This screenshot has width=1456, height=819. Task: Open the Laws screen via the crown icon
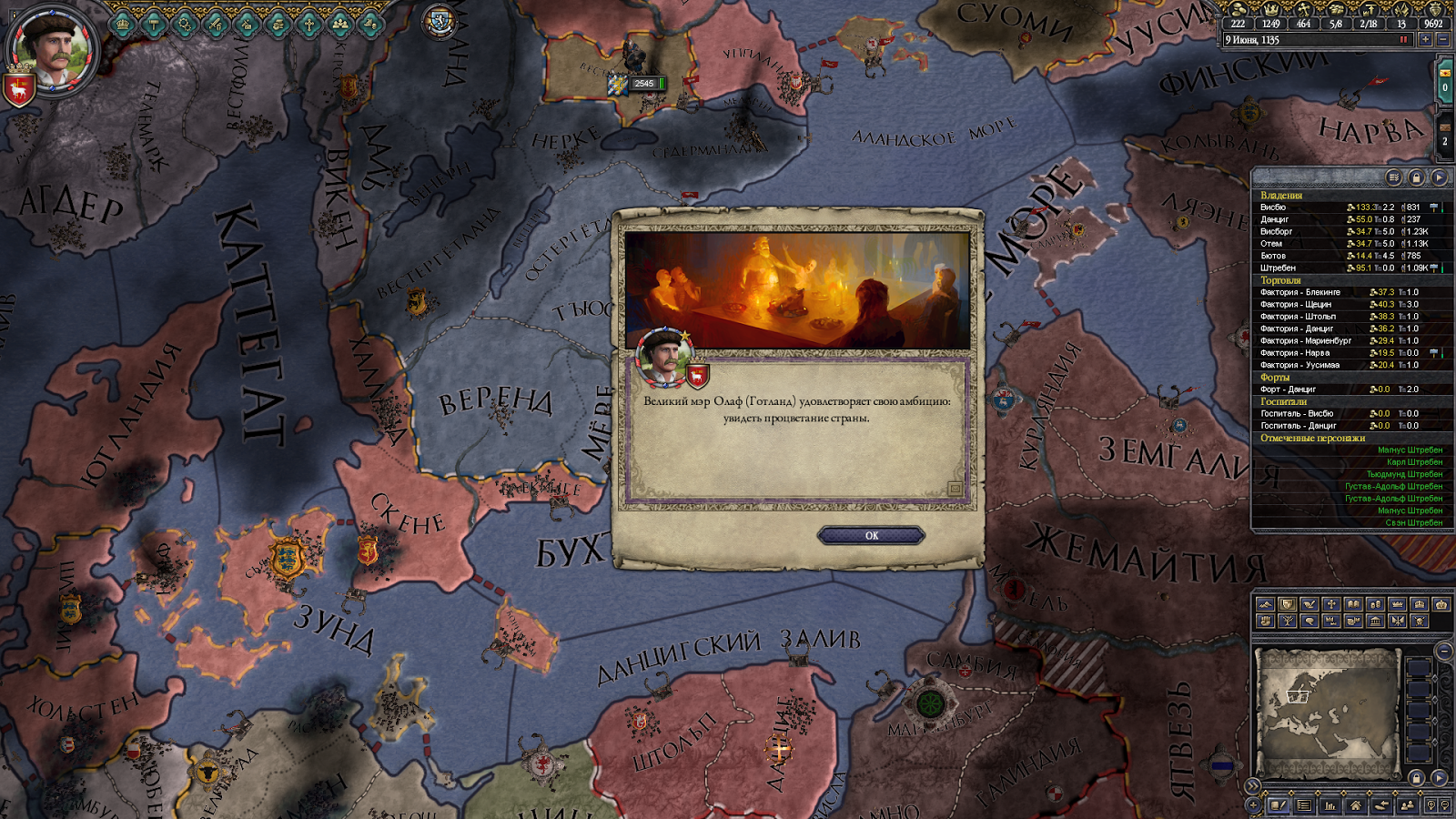tap(122, 25)
